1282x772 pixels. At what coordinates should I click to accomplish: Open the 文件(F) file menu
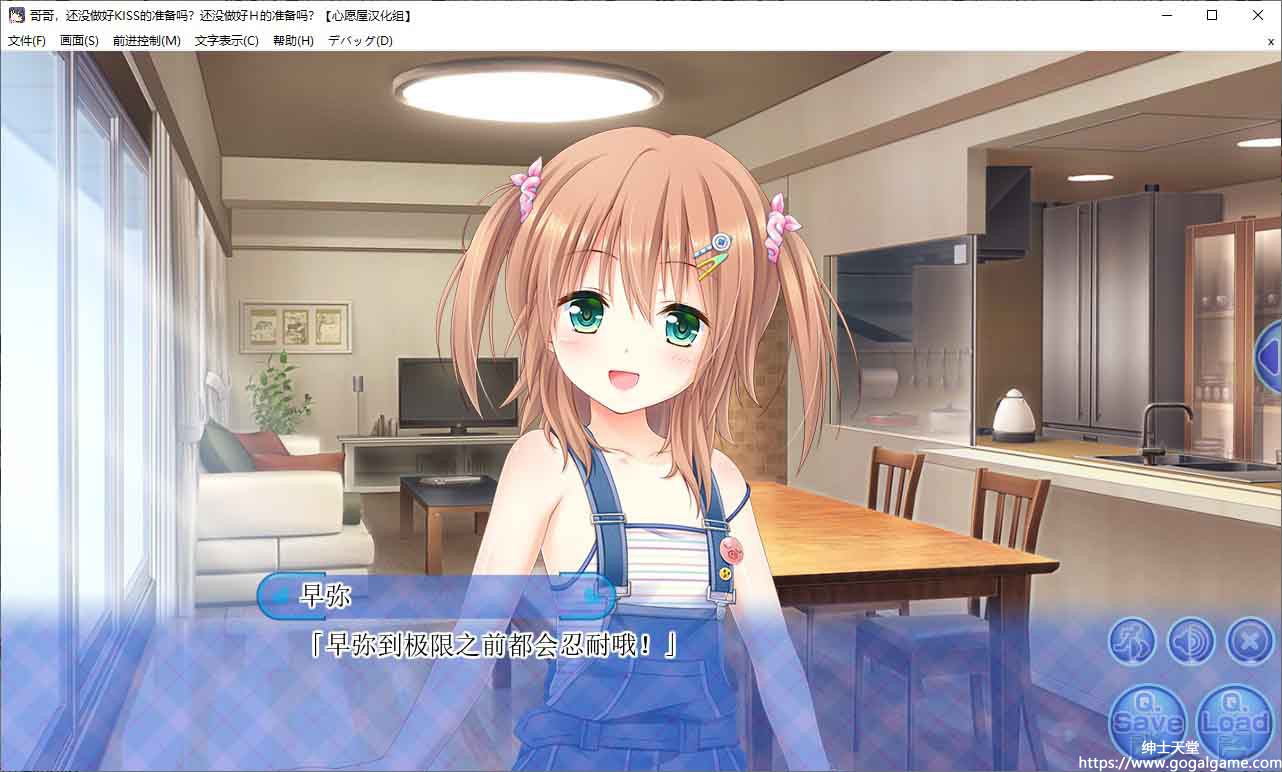[x=27, y=41]
